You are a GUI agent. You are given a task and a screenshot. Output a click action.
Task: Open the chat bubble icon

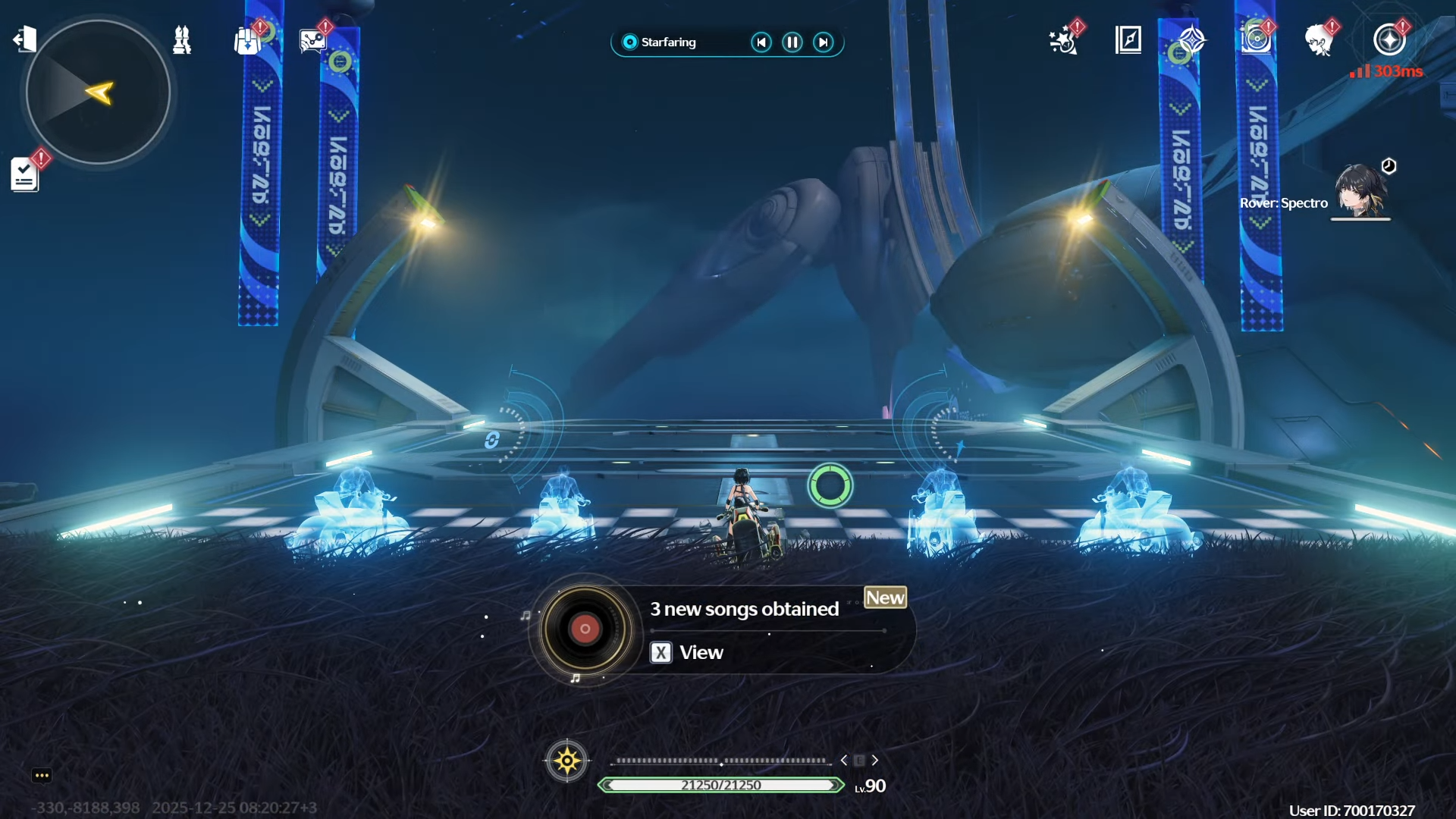(x=42, y=775)
